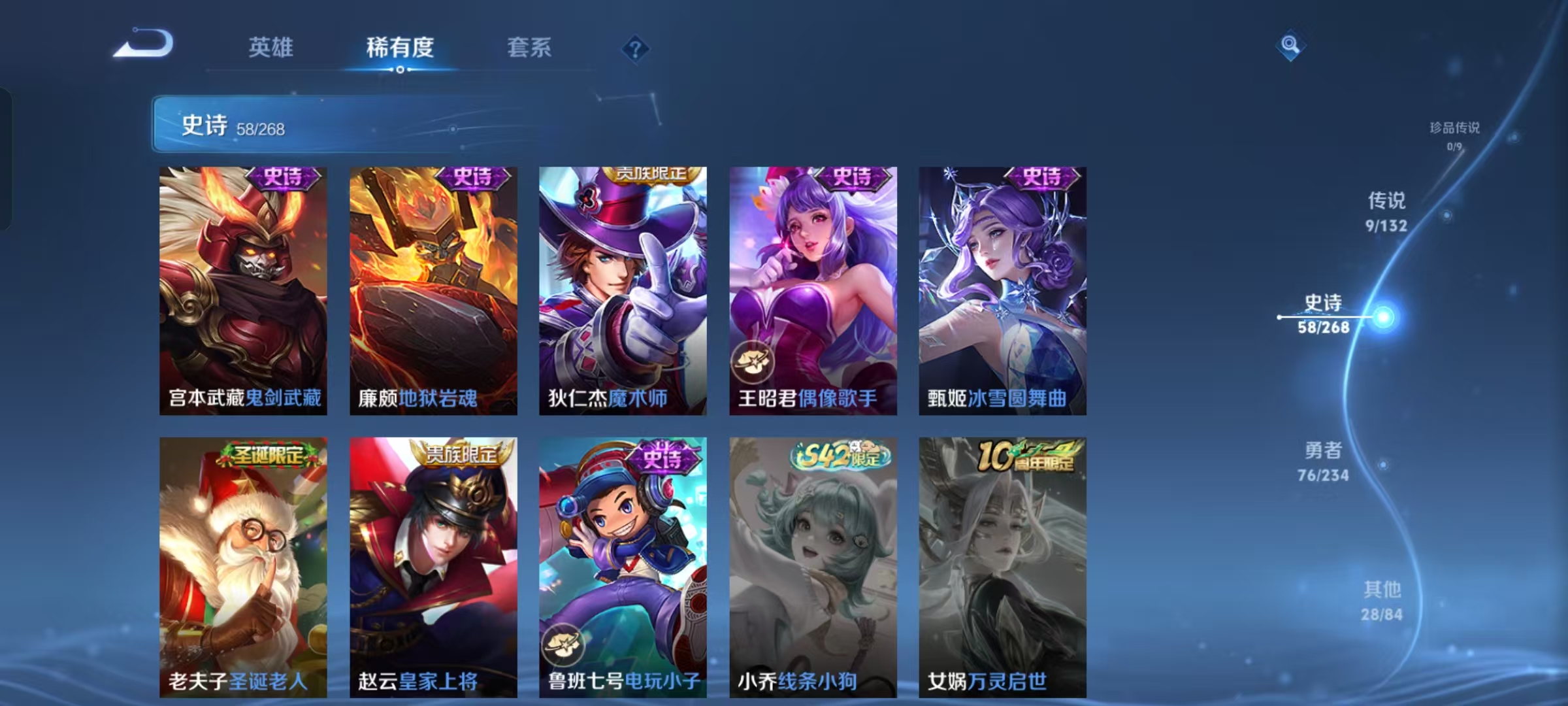
Task: Switch to the 英雄 tab
Action: pyautogui.click(x=272, y=48)
